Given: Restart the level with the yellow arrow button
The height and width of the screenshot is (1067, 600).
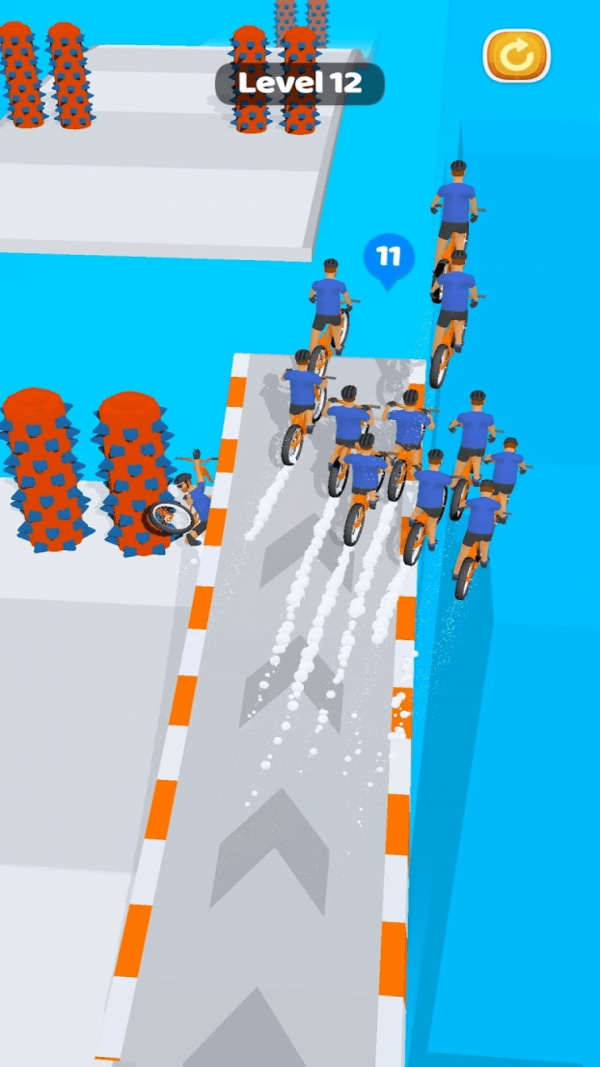Looking at the screenshot, I should (x=516, y=56).
